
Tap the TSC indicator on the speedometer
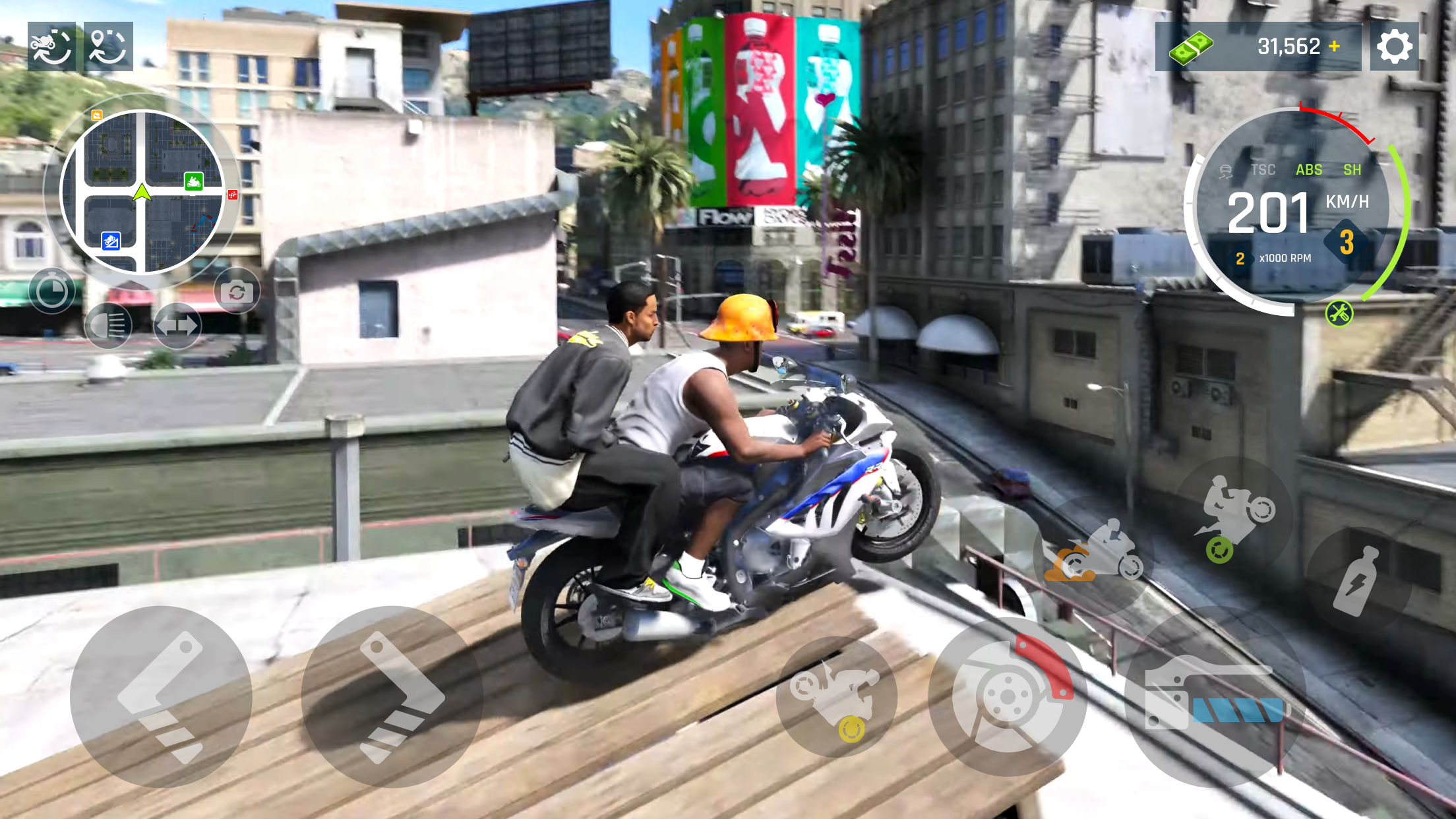(1263, 169)
